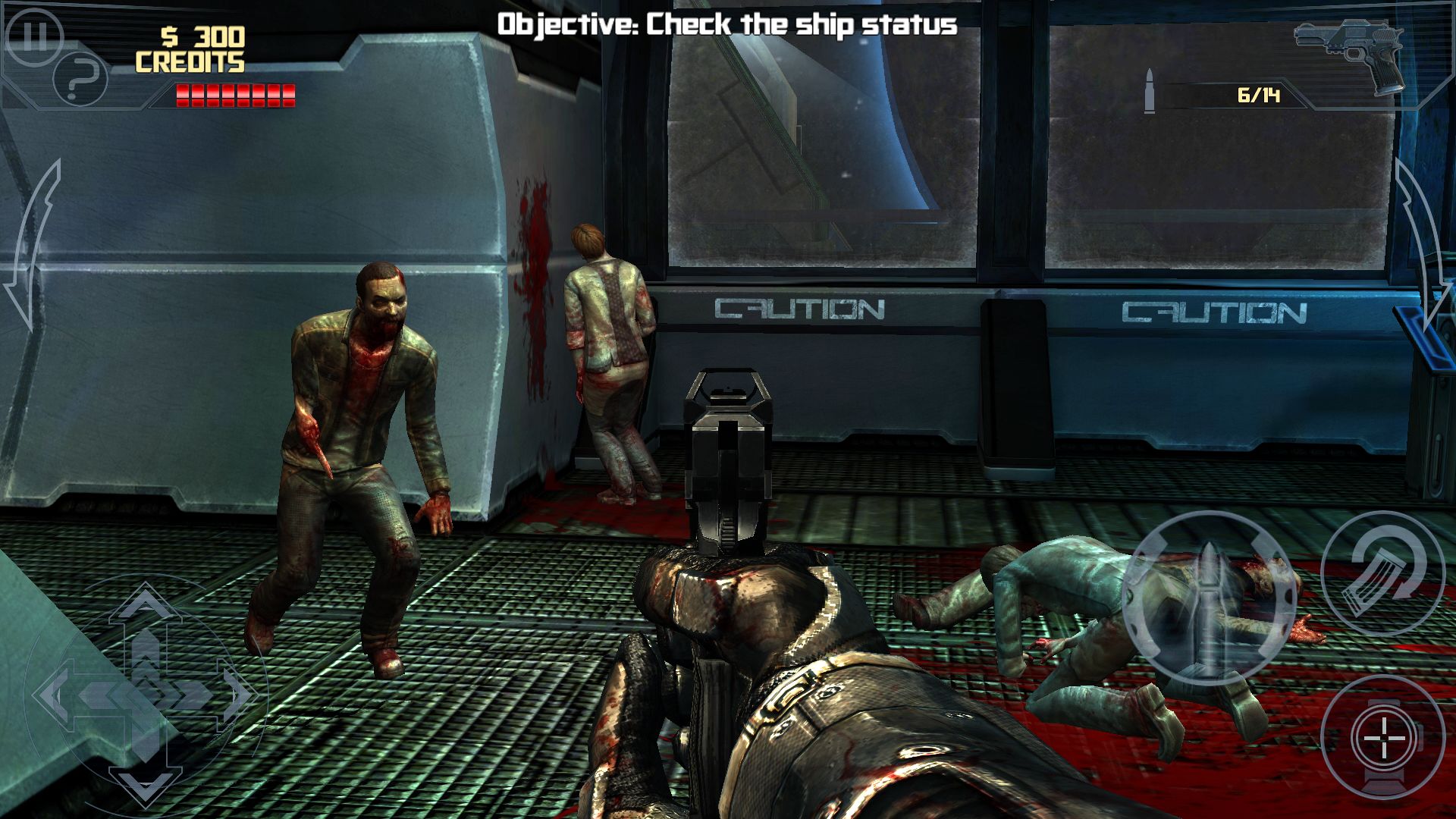The height and width of the screenshot is (819, 1456).
Task: Pause the game
Action: pyautogui.click(x=32, y=35)
